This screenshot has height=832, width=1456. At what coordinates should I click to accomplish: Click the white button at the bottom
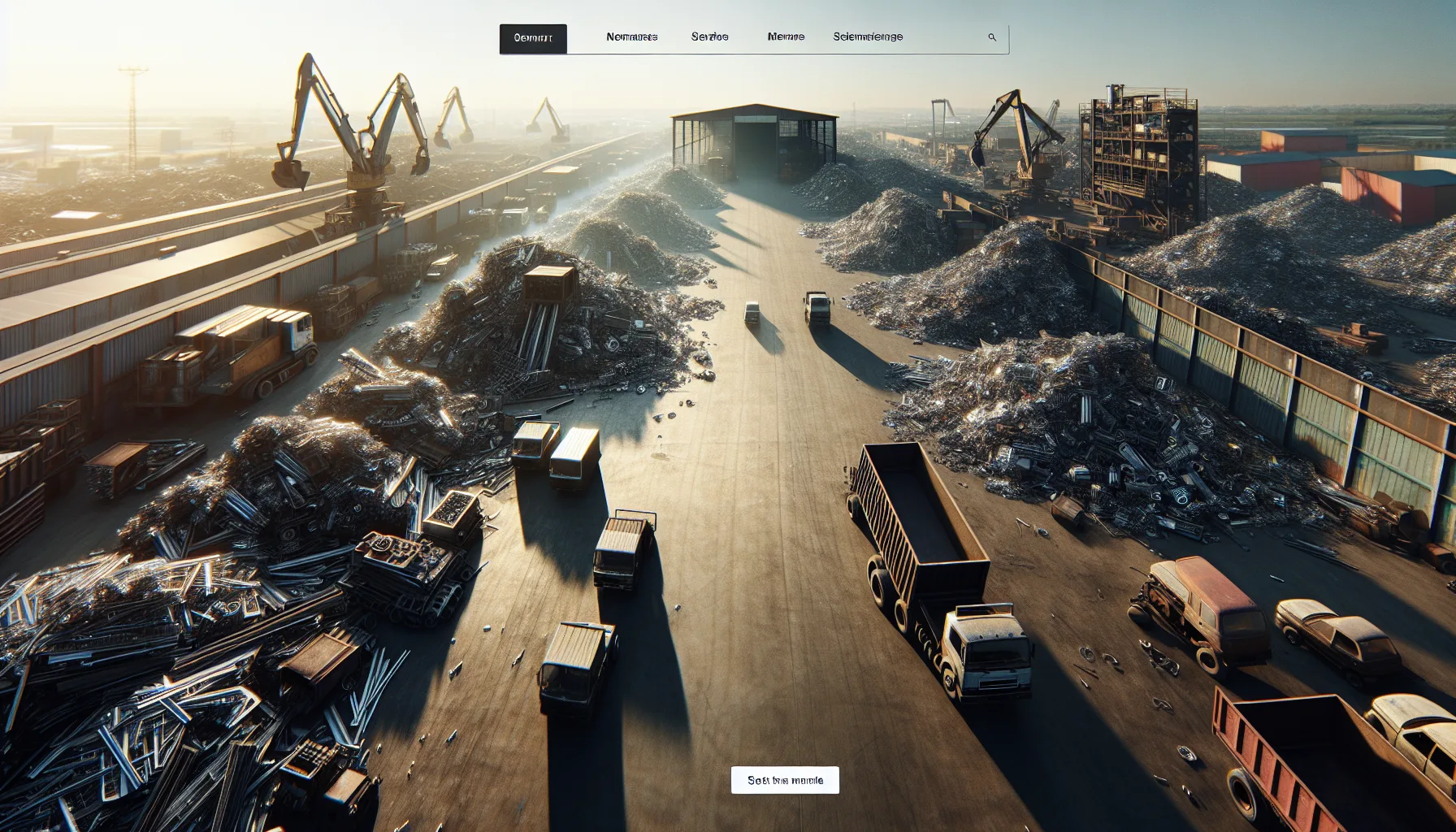pos(785,780)
